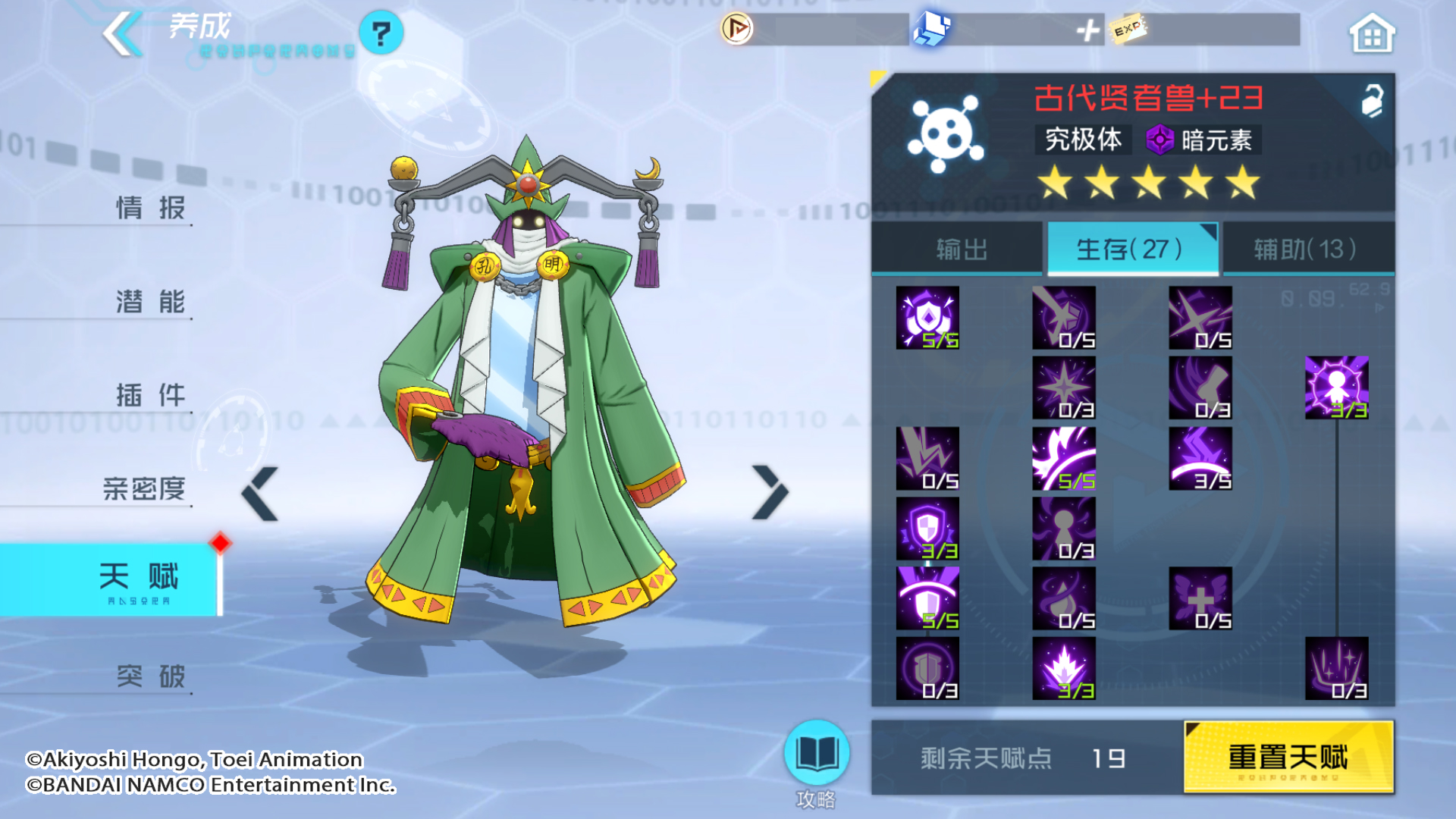Select the 生存(27) survival talent tab
Image resolution: width=1456 pixels, height=819 pixels.
click(x=1131, y=249)
